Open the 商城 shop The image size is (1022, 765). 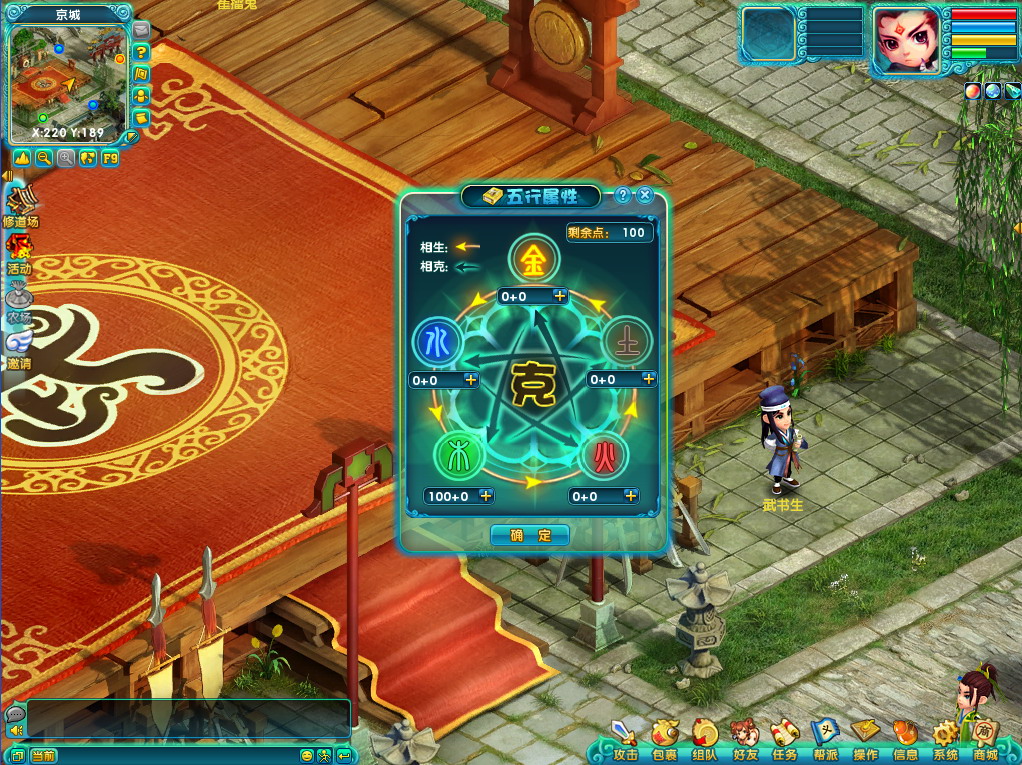(984, 737)
